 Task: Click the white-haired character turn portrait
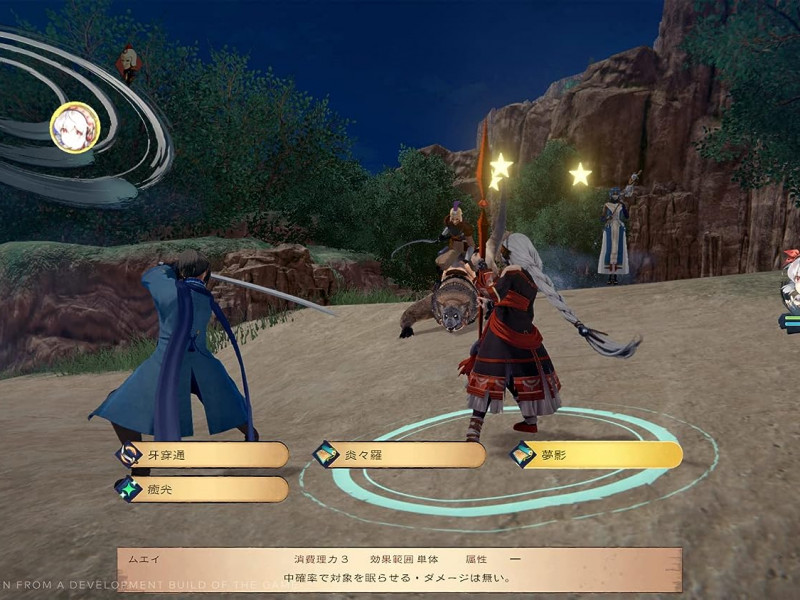point(75,127)
